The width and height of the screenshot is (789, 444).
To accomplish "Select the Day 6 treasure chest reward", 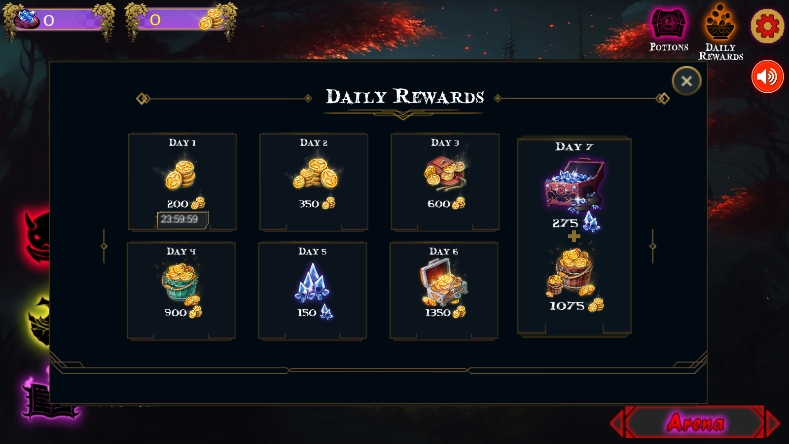I will [x=443, y=289].
